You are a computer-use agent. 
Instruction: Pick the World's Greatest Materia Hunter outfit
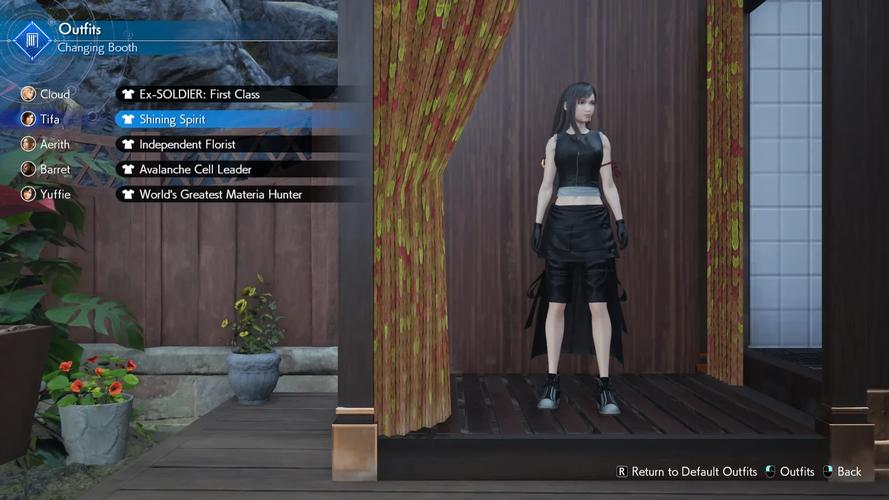click(x=220, y=194)
